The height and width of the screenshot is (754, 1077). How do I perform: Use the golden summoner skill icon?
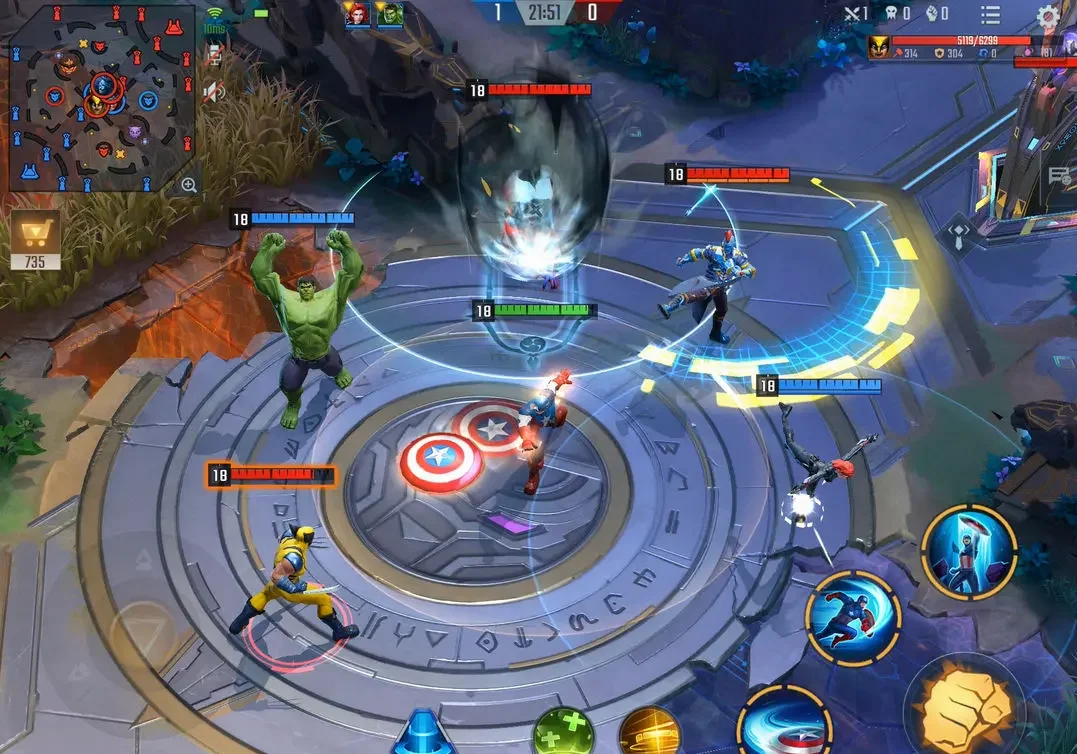(x=649, y=733)
